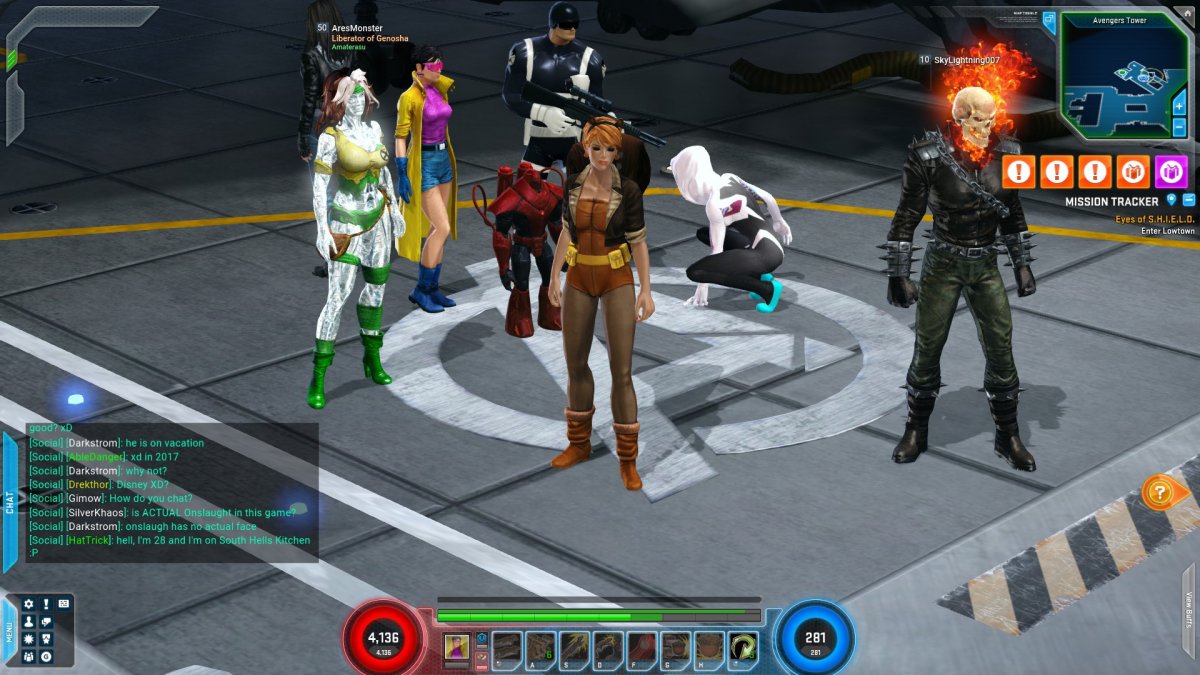Open the purple gift box notification
This screenshot has height=675, width=1200.
coord(1171,172)
